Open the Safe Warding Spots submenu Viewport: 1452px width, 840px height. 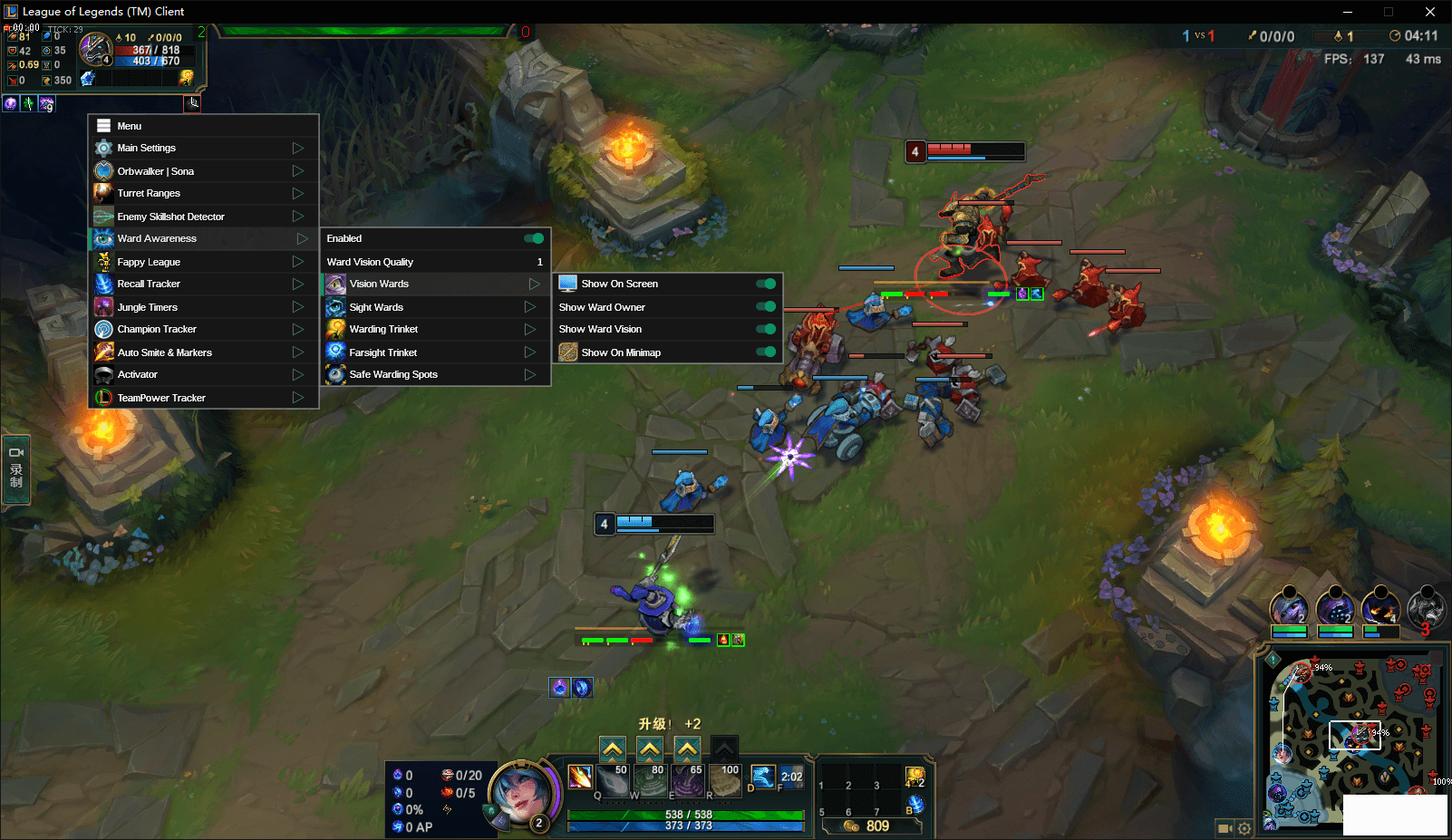click(x=435, y=374)
